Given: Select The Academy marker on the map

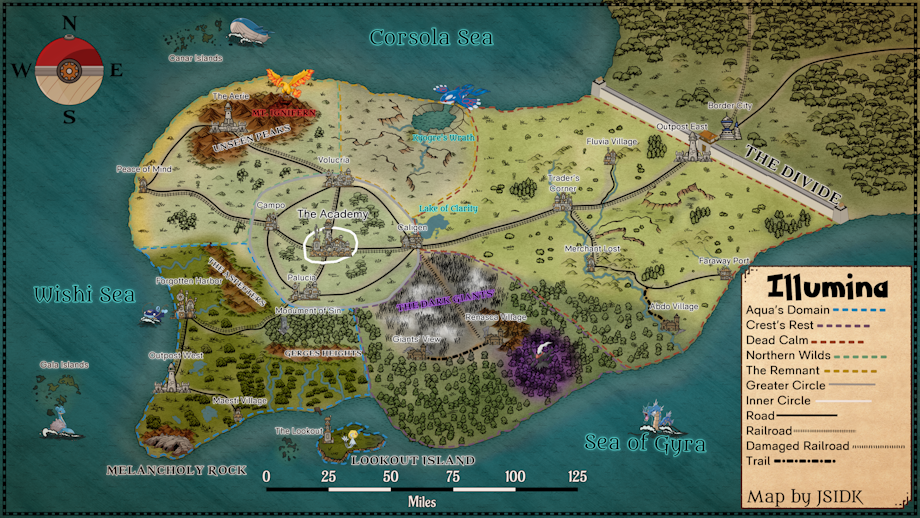Looking at the screenshot, I should pyautogui.click(x=328, y=239).
